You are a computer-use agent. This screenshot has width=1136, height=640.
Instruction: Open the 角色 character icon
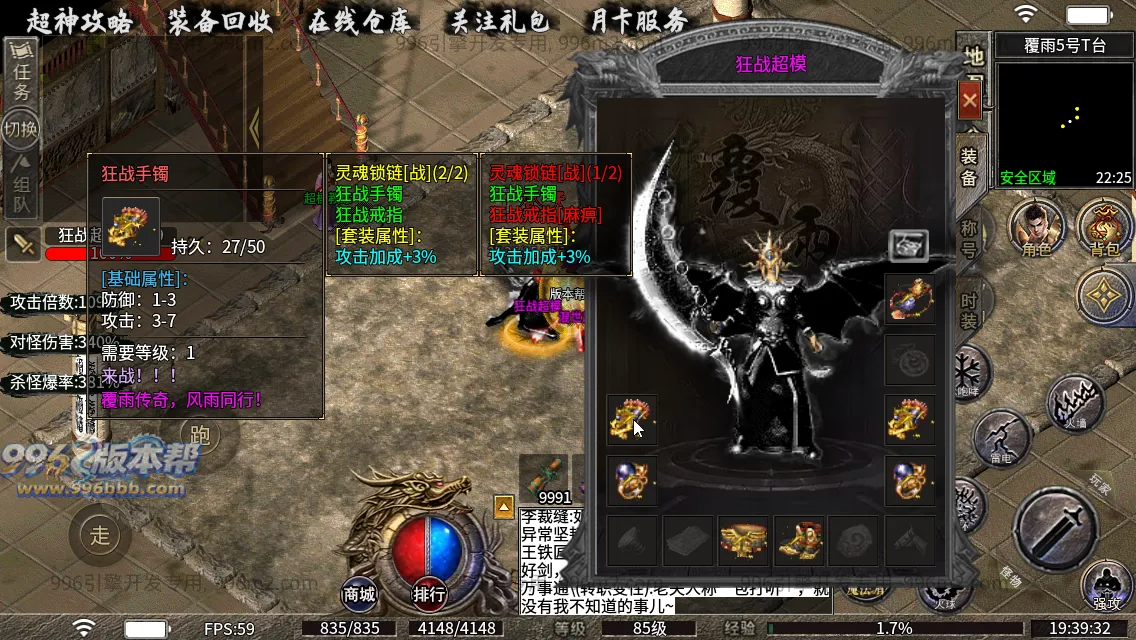[x=1036, y=229]
